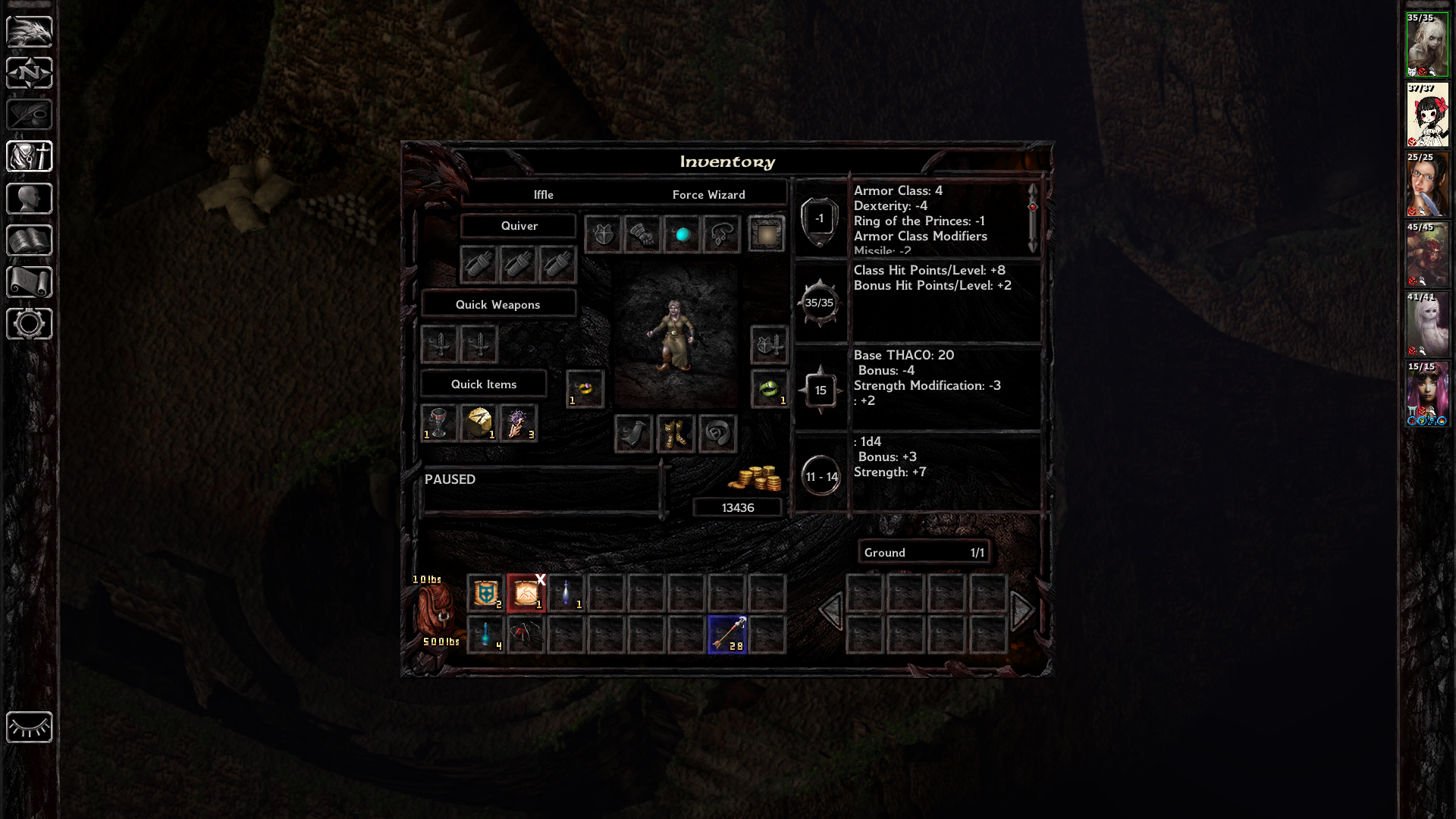
Task: Open the journal with the quill icon
Action: pos(30,115)
